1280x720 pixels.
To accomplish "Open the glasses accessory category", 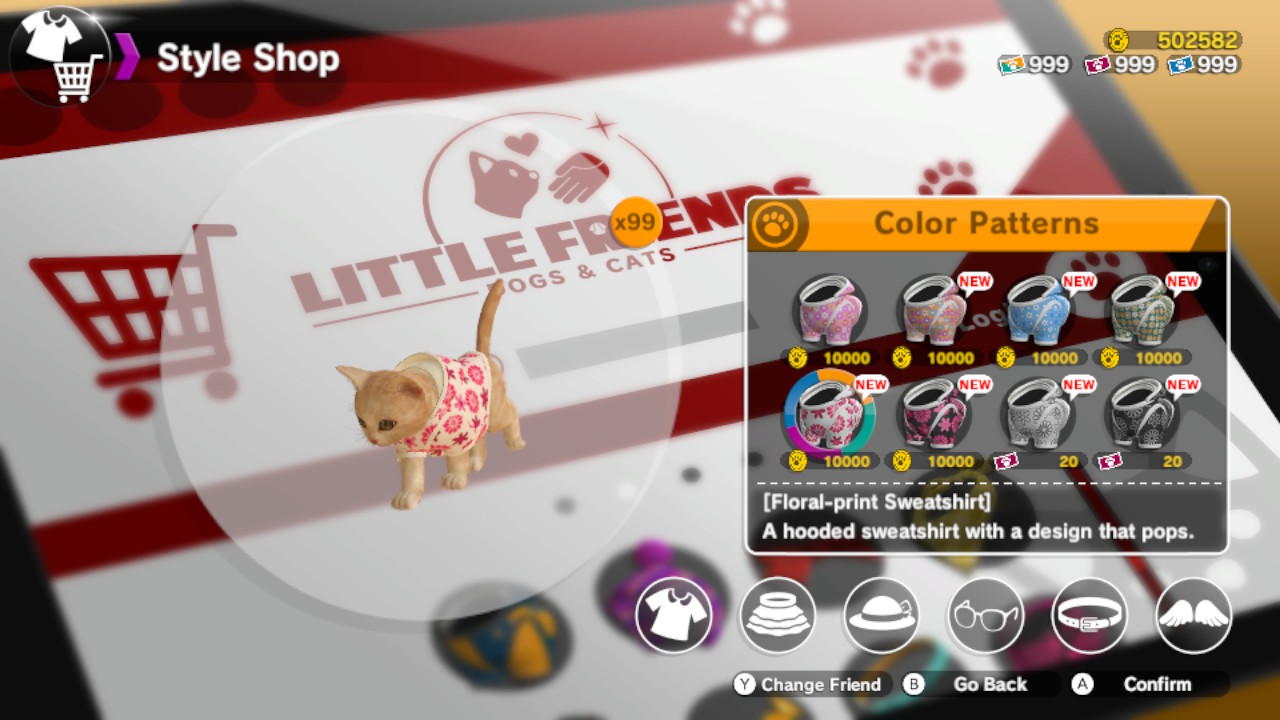I will click(x=986, y=617).
